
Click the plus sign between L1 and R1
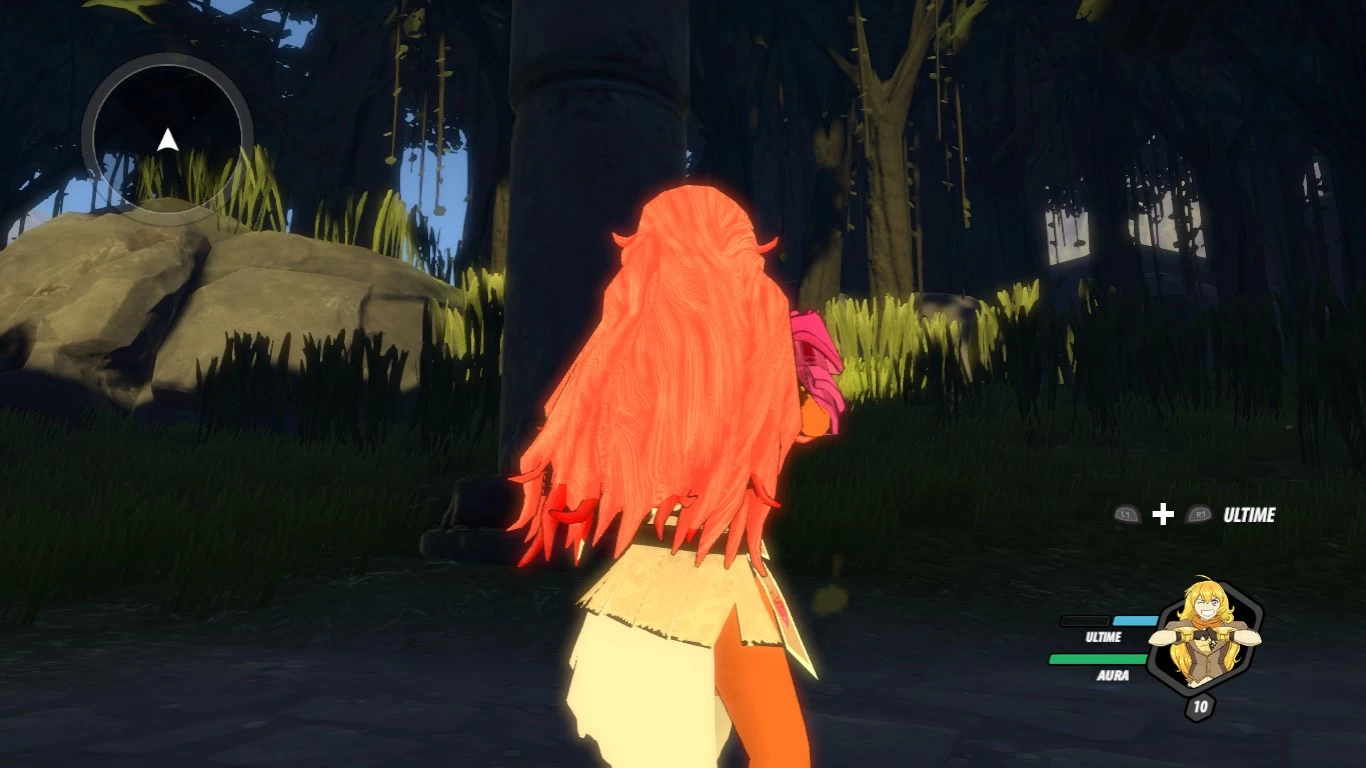[1162, 516]
